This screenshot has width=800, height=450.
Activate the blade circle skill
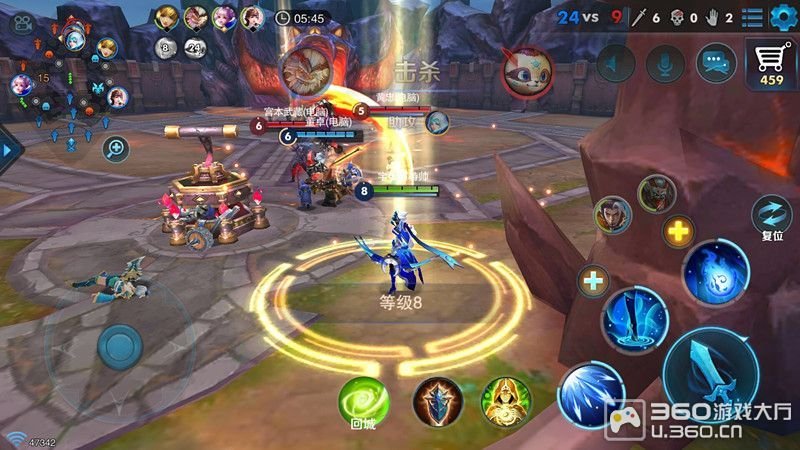pos(635,320)
